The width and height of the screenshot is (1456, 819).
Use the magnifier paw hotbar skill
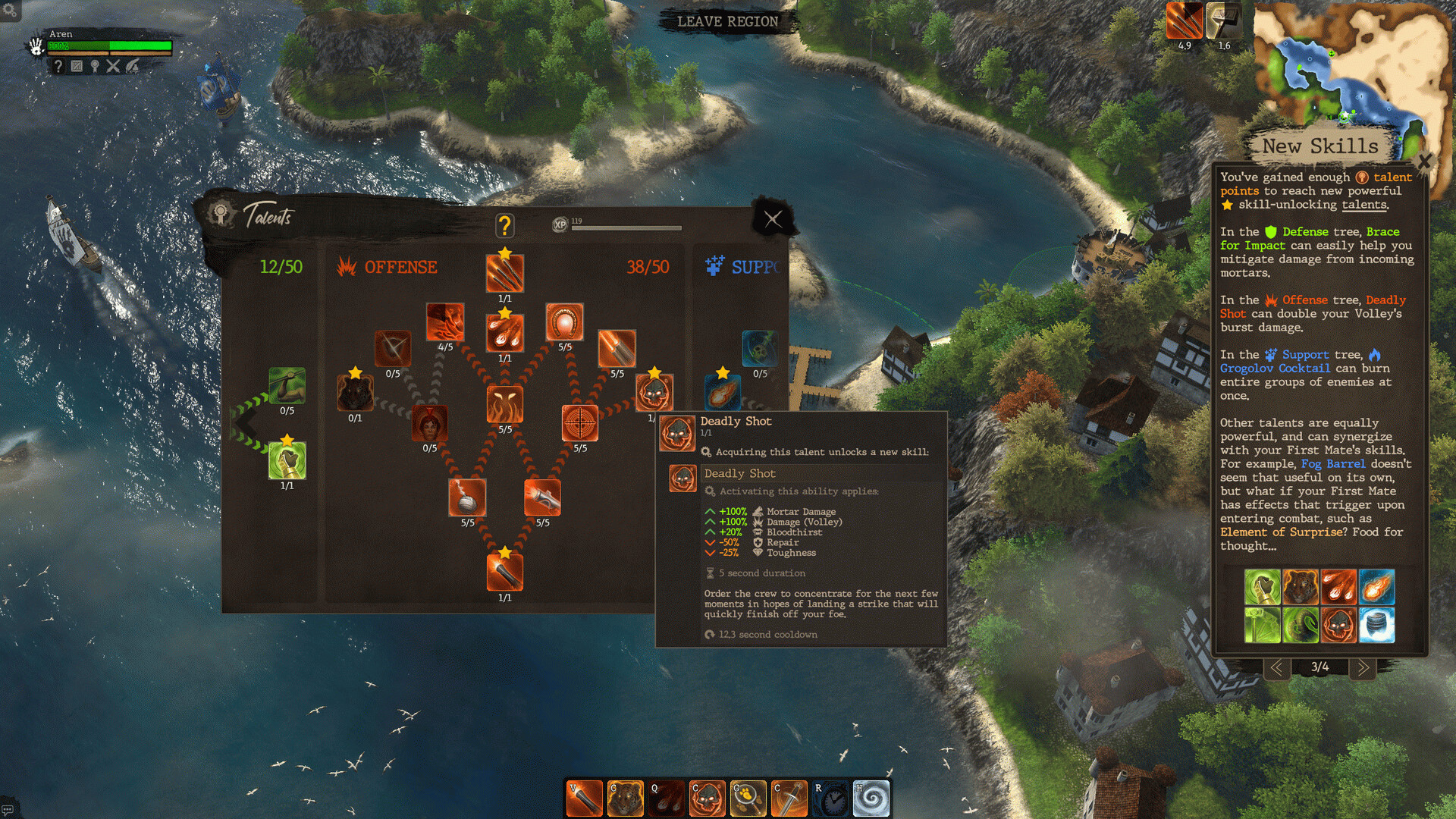click(x=748, y=799)
